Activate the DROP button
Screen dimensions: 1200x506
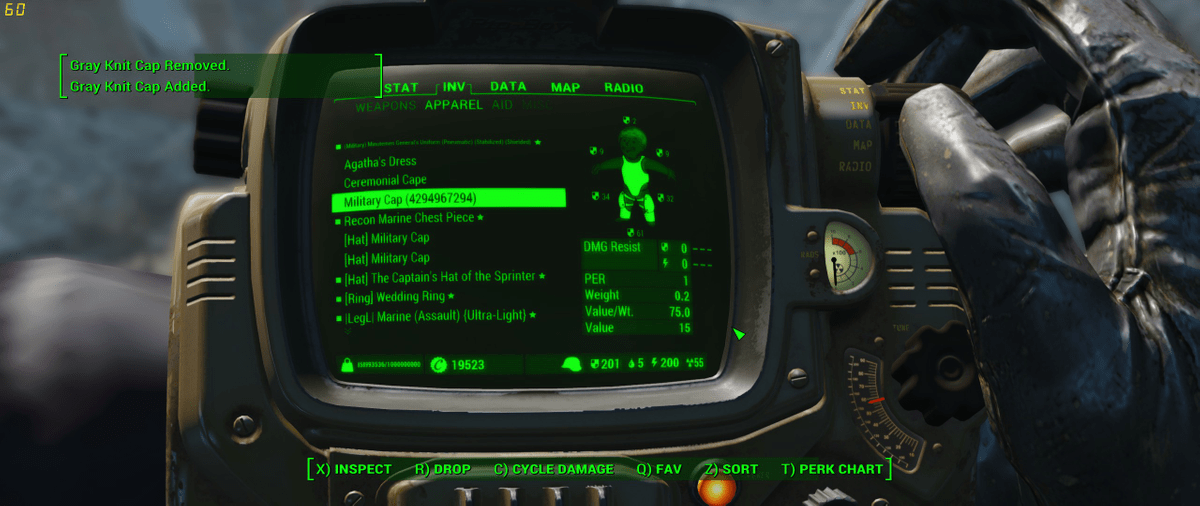click(x=443, y=469)
